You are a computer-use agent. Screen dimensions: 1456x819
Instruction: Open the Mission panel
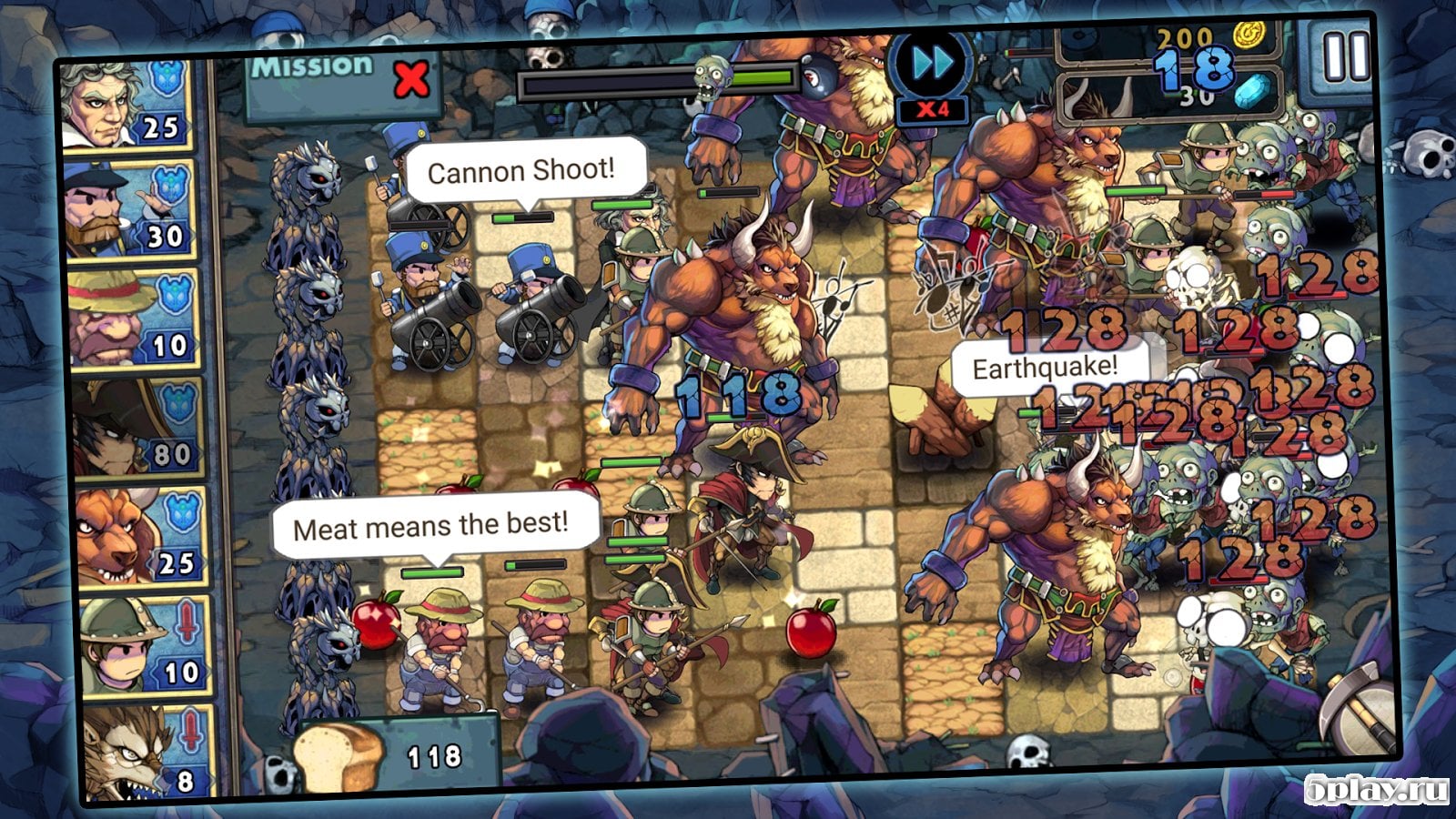[x=339, y=80]
